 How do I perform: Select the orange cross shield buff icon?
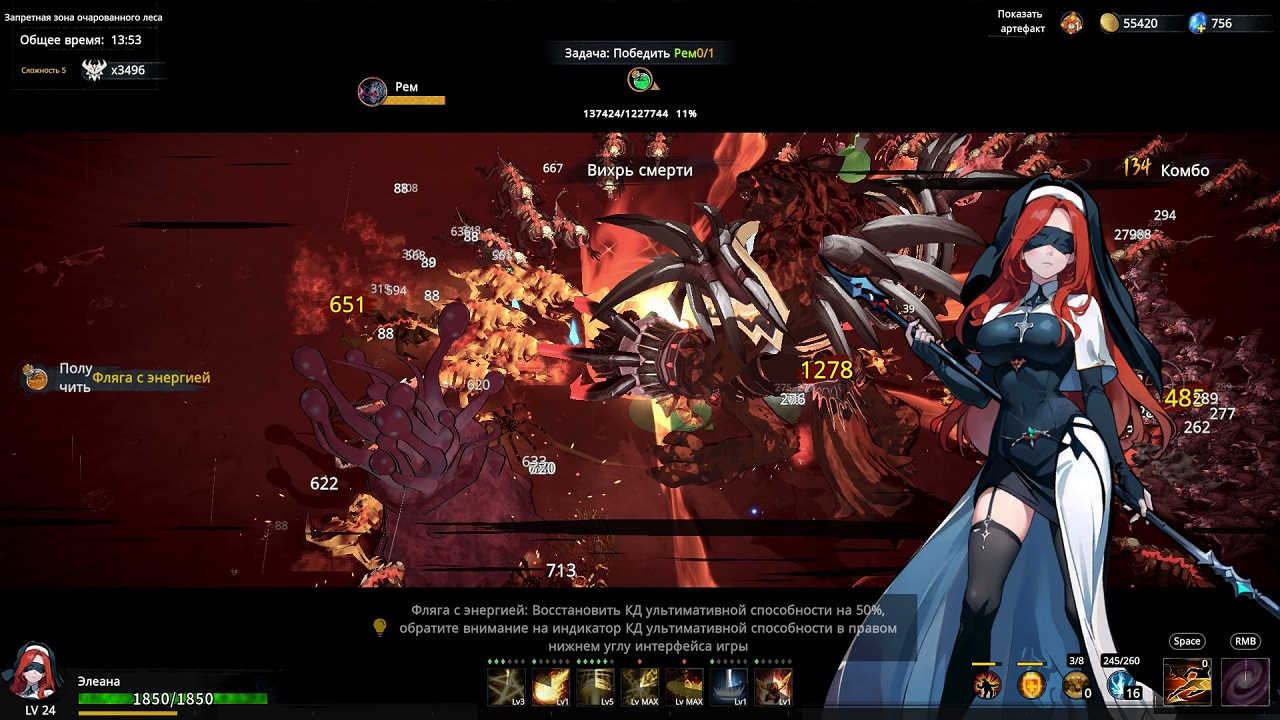1031,685
